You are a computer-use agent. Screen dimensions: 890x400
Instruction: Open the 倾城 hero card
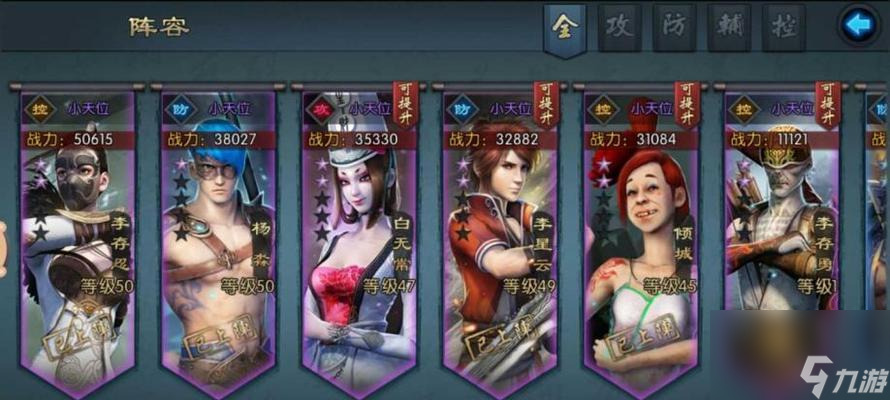point(640,240)
